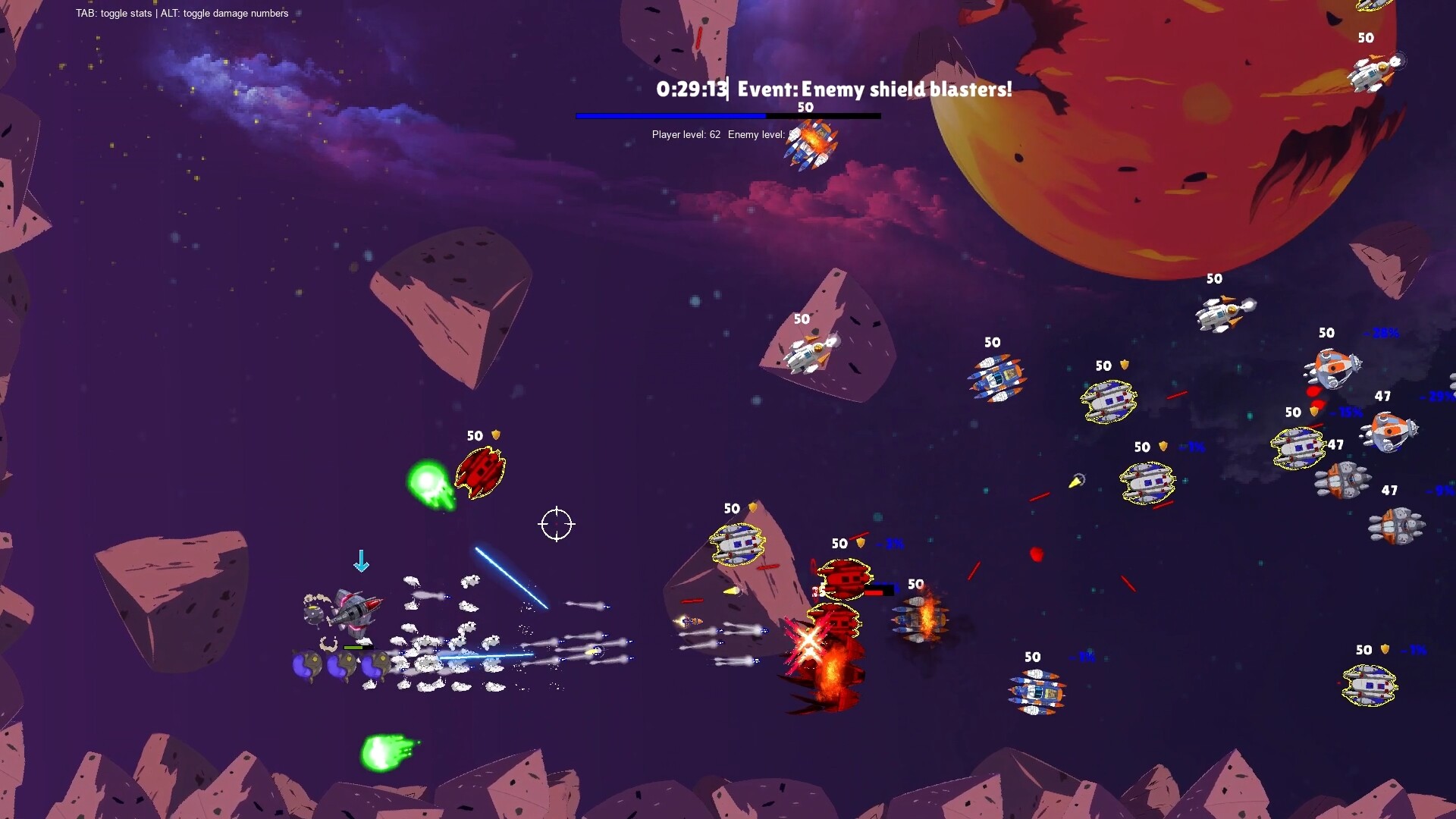
Task: Click the yellow spark projectile near the lasers
Action: 1077,482
